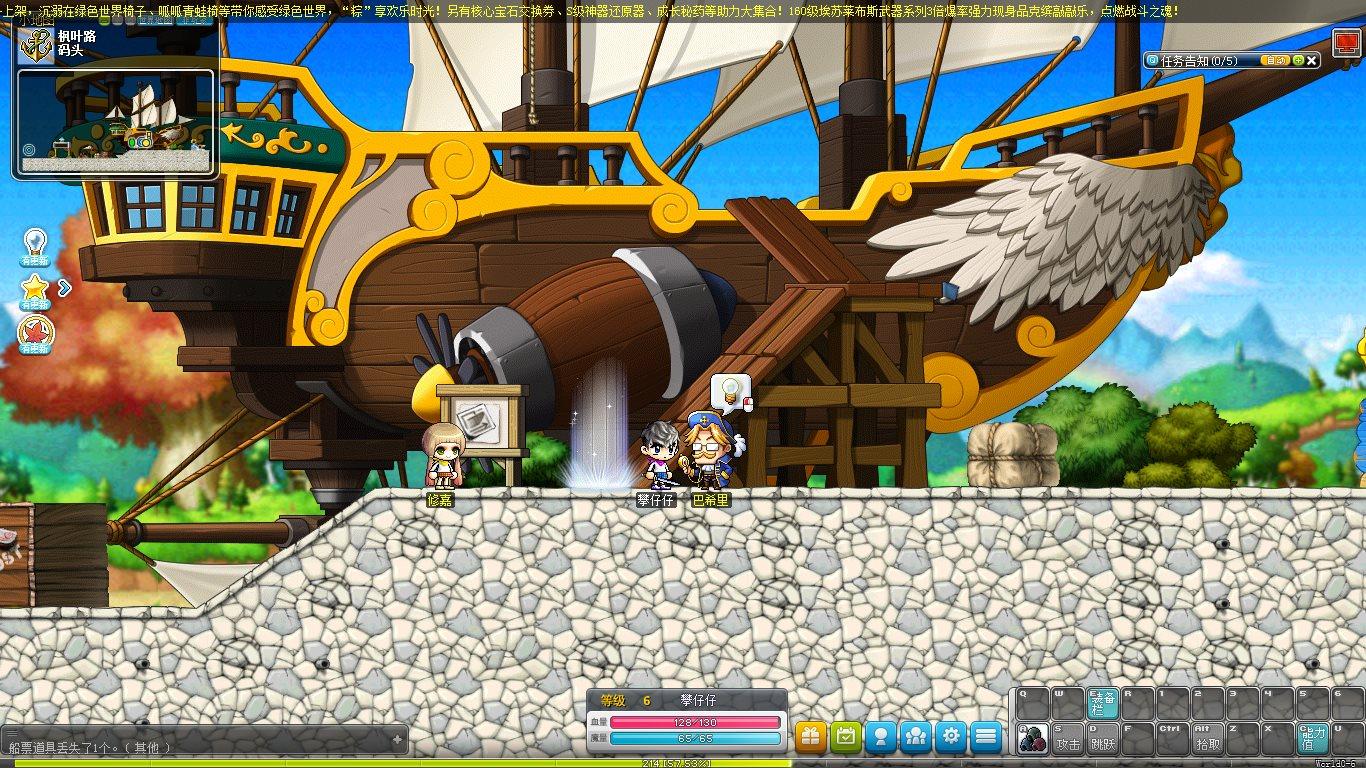
Task: Click the minimap of 枫叶路 码头
Action: 117,120
